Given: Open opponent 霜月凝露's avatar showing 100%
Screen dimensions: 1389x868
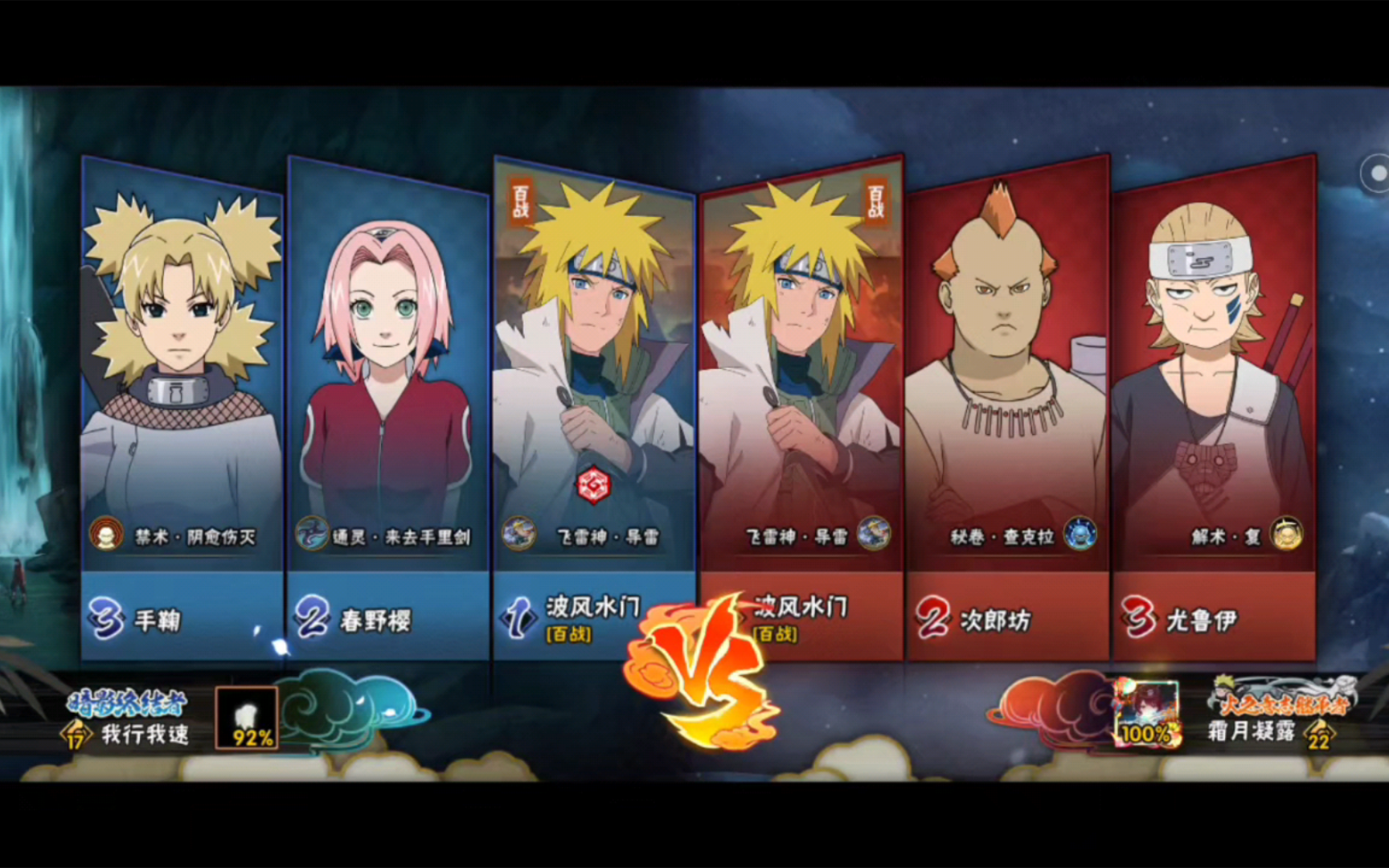Looking at the screenshot, I should coord(1148,713).
